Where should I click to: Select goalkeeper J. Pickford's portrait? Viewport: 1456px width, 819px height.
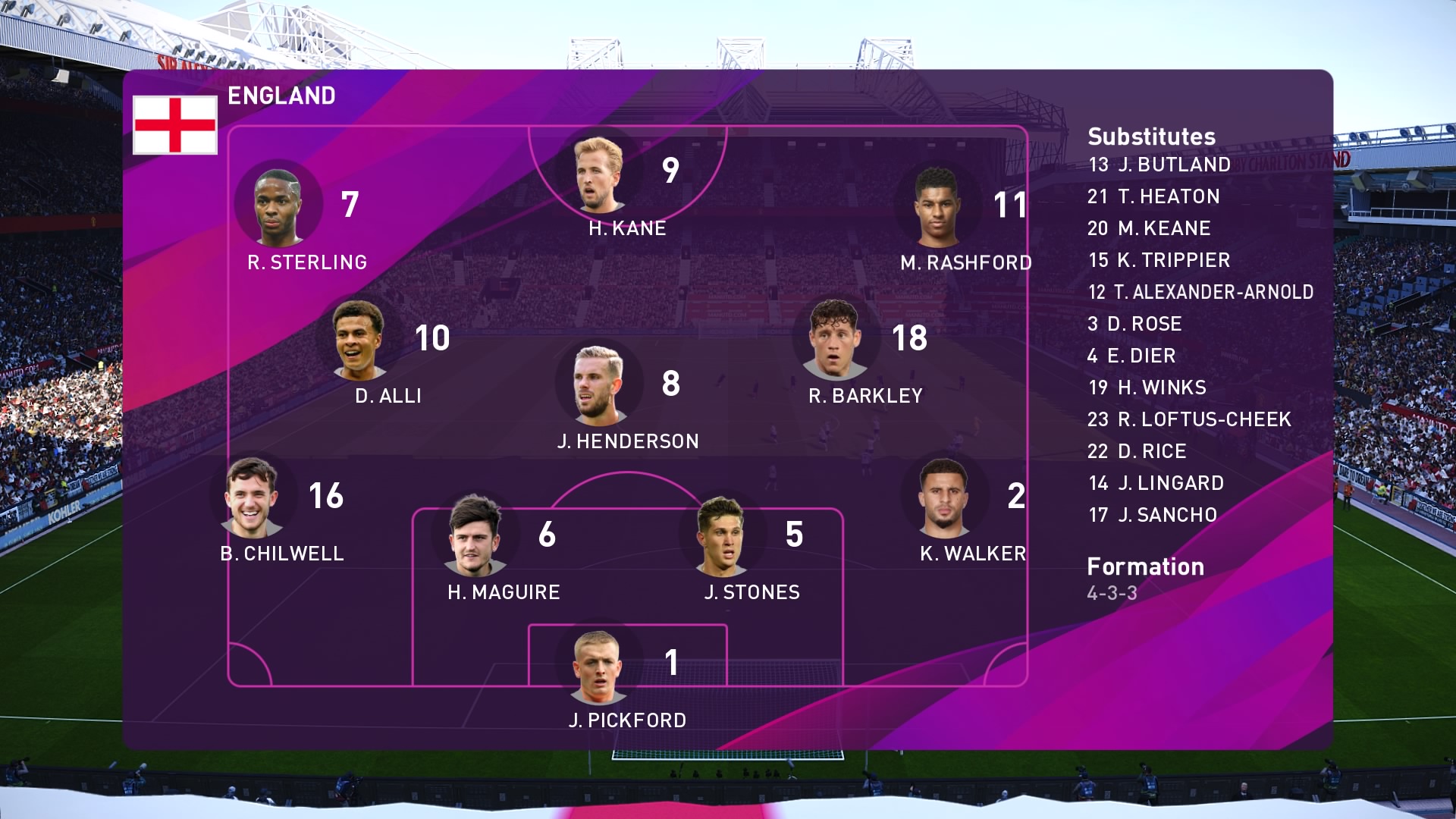pos(598,666)
